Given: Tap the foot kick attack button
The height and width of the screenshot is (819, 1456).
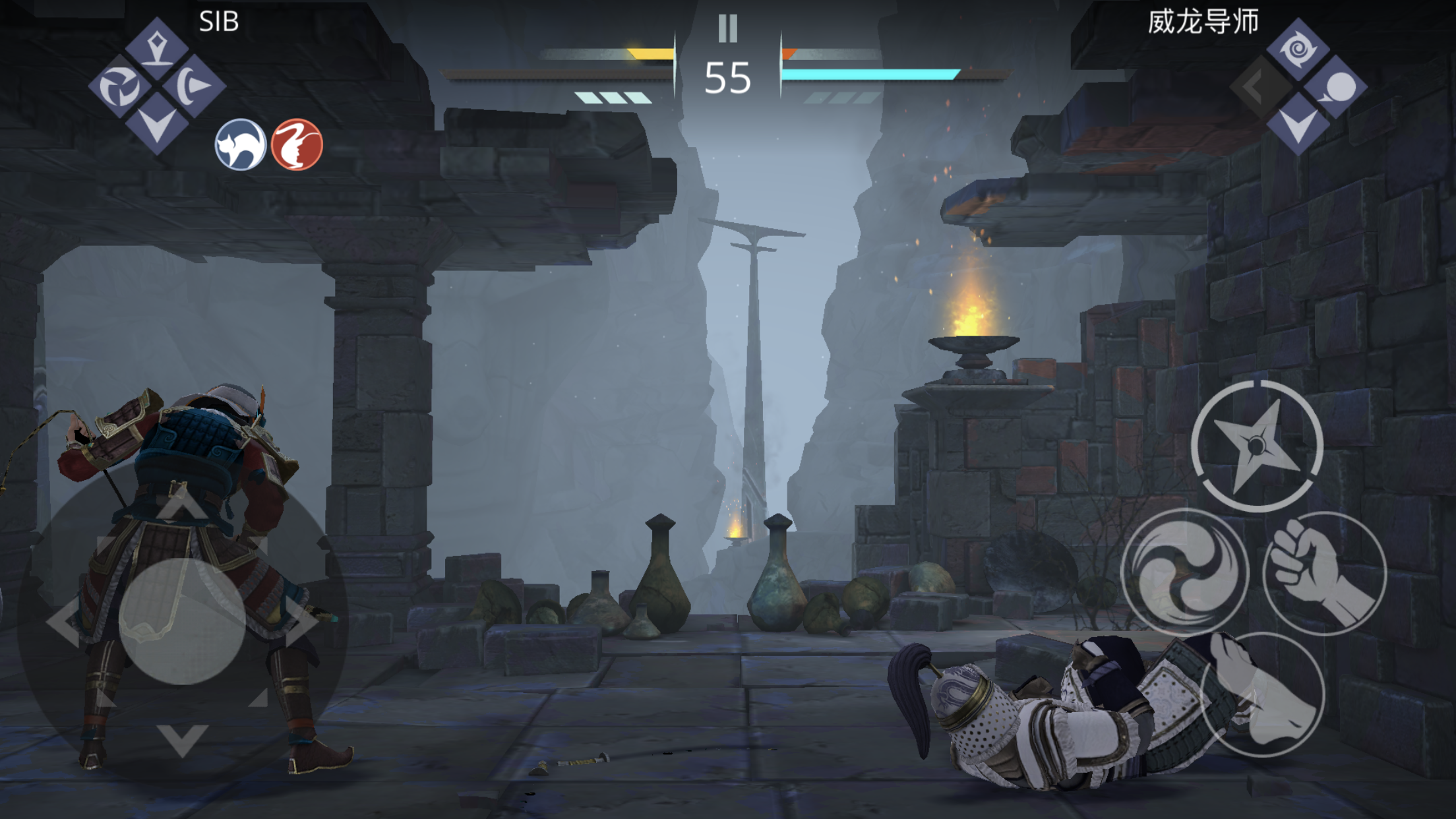Looking at the screenshot, I should [1262, 694].
